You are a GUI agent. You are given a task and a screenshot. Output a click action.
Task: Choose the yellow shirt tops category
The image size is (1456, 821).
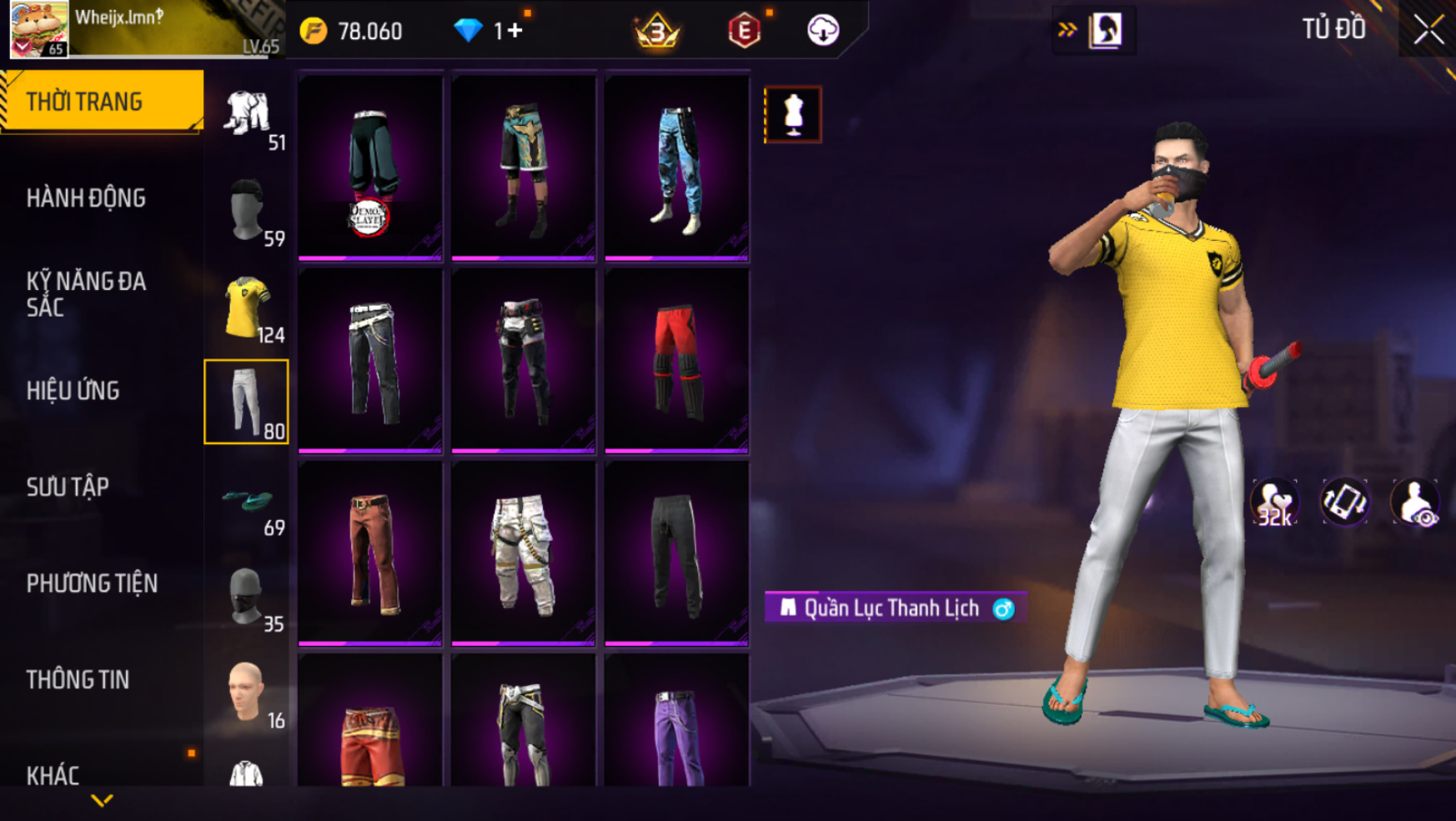coord(247,308)
